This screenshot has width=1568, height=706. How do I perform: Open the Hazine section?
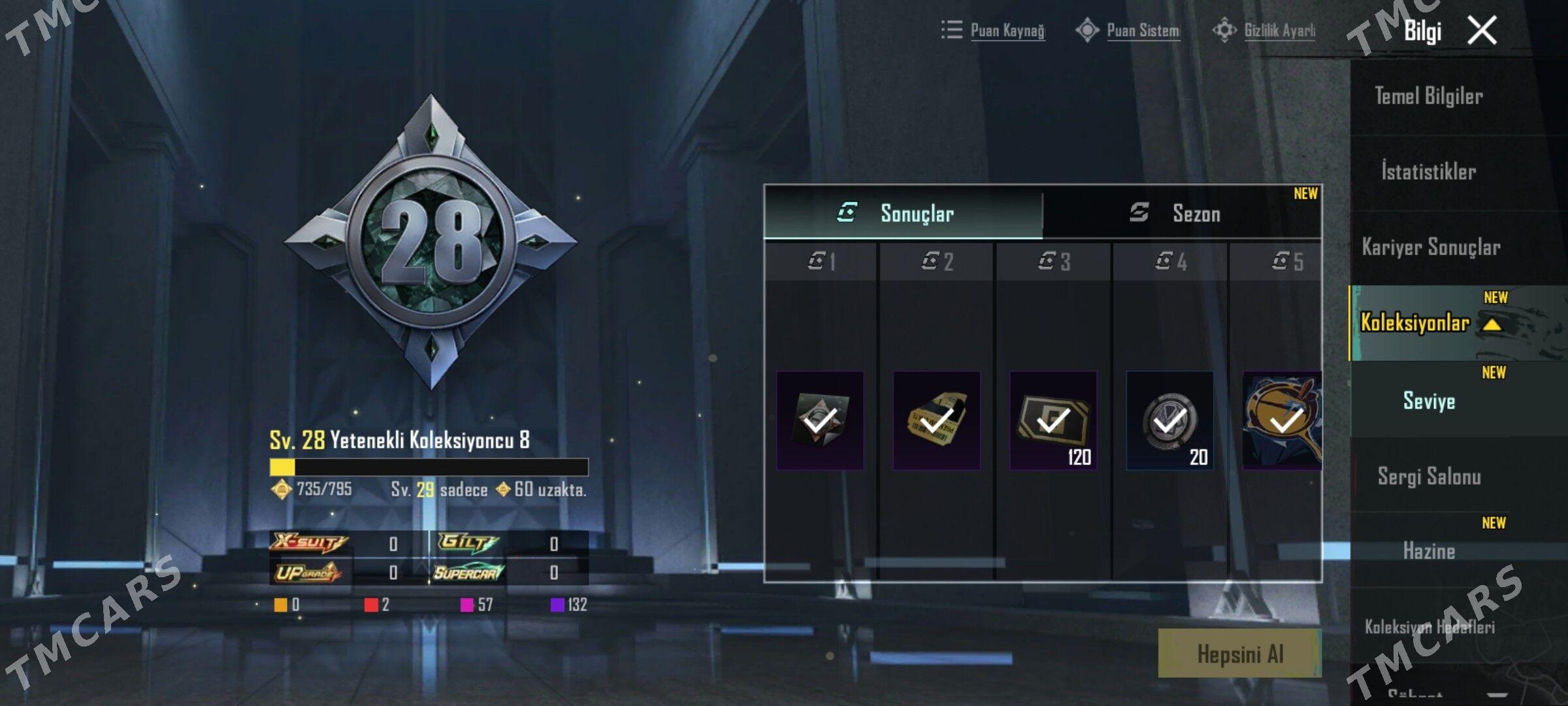[x=1429, y=552]
